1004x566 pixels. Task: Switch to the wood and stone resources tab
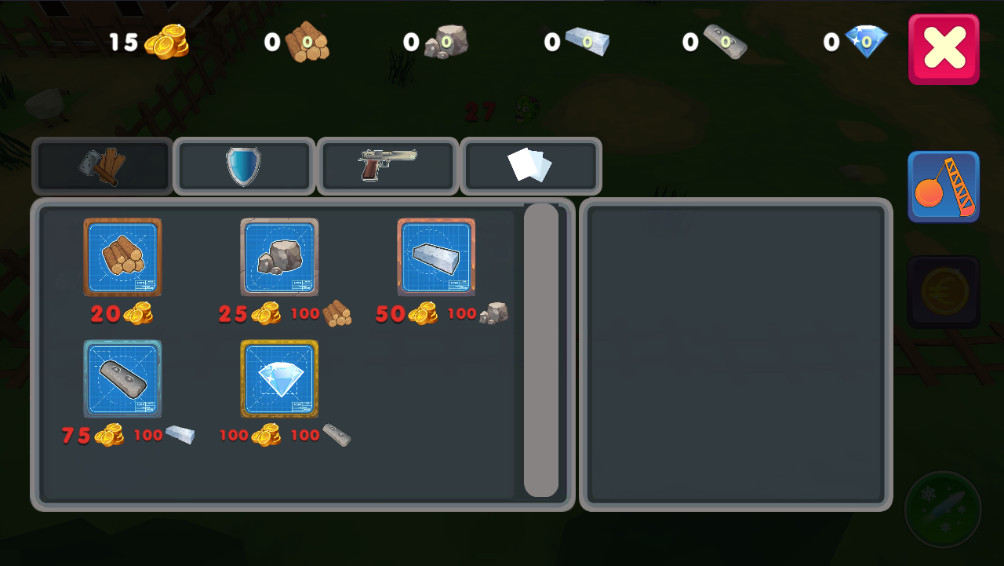(103, 166)
